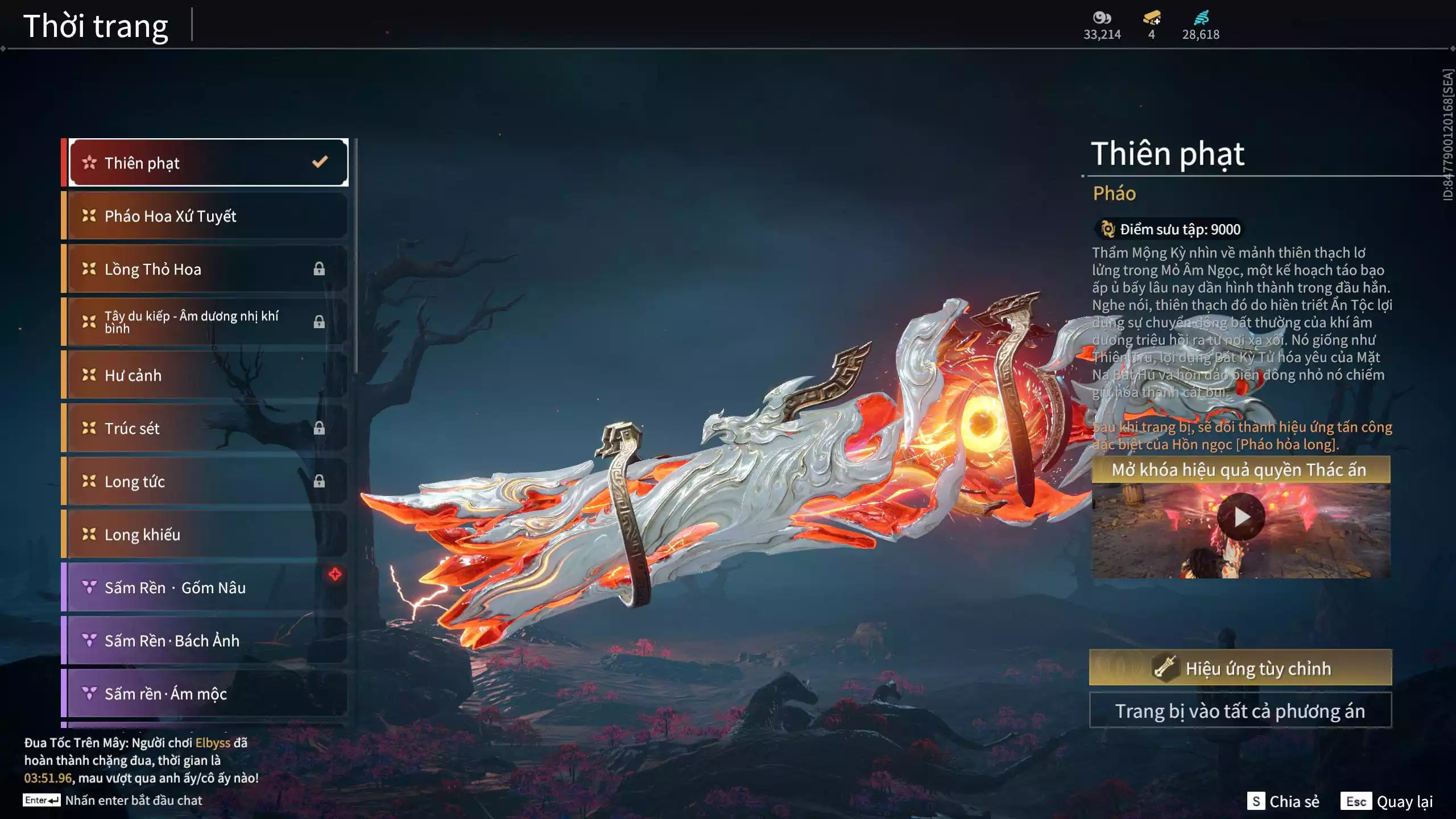
Task: Open Hiệu ứng tùy chỉnh effect customization
Action: point(1240,668)
